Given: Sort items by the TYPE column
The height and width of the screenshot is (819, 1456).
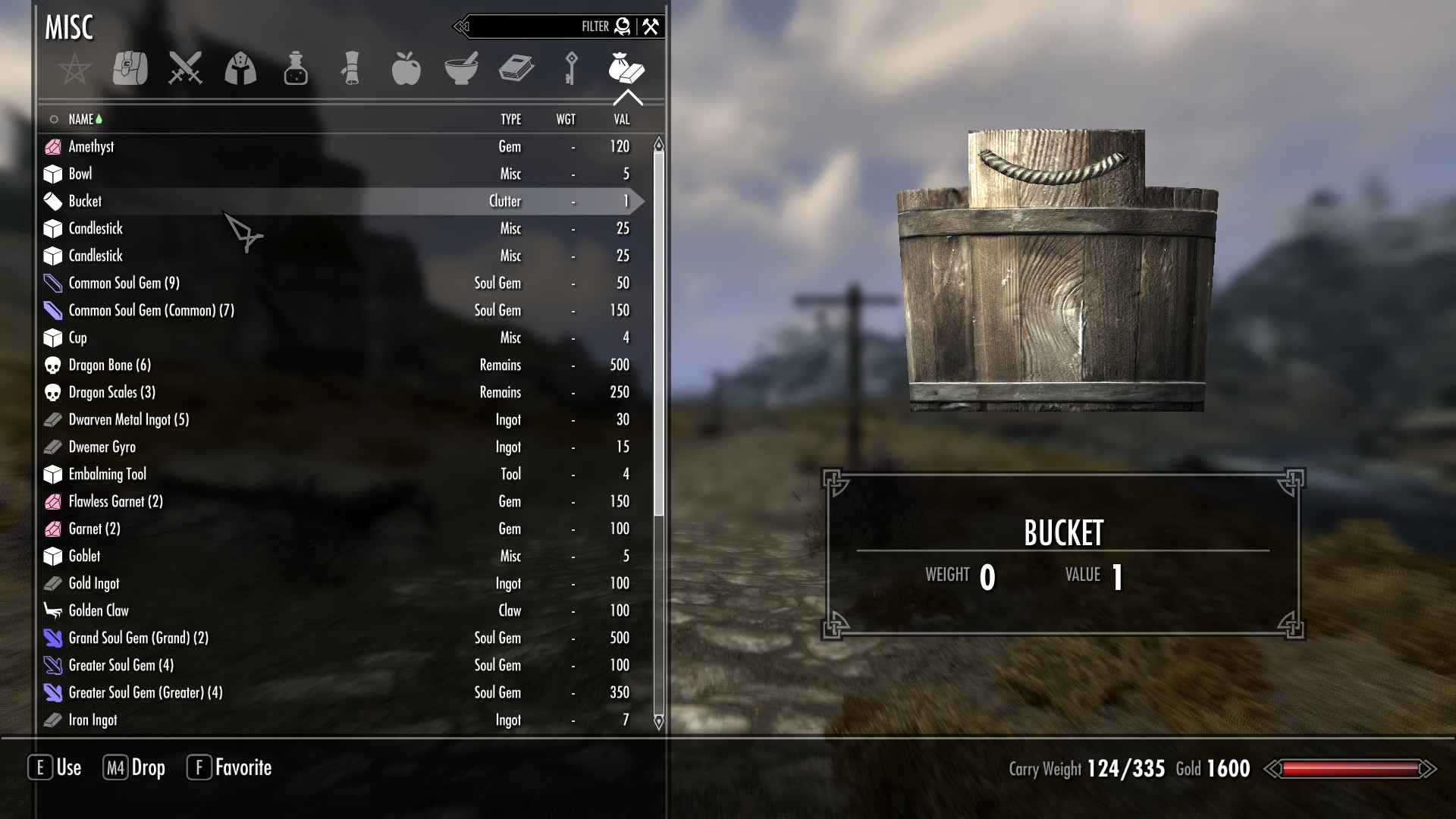Looking at the screenshot, I should [510, 119].
